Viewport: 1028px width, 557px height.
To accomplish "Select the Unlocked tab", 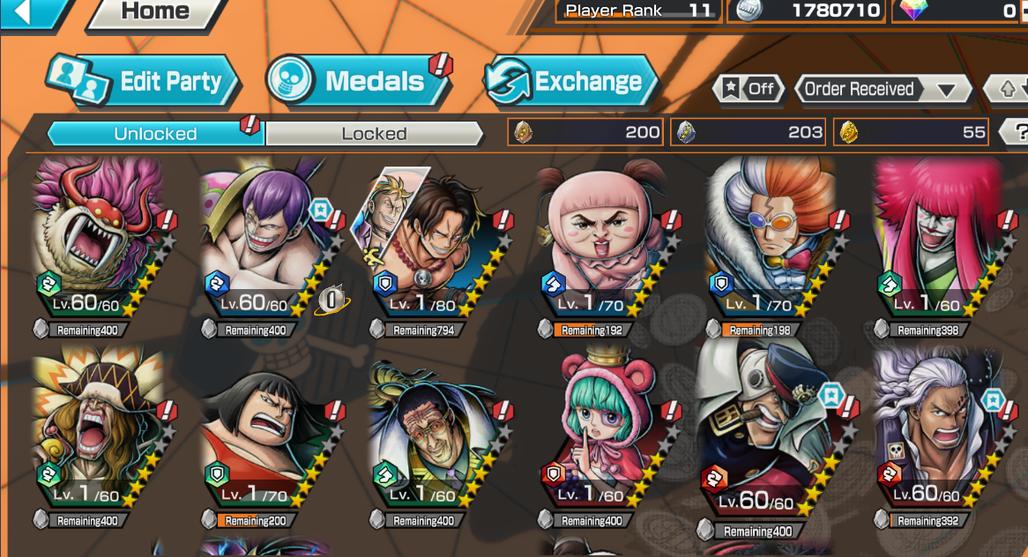I will click(155, 133).
